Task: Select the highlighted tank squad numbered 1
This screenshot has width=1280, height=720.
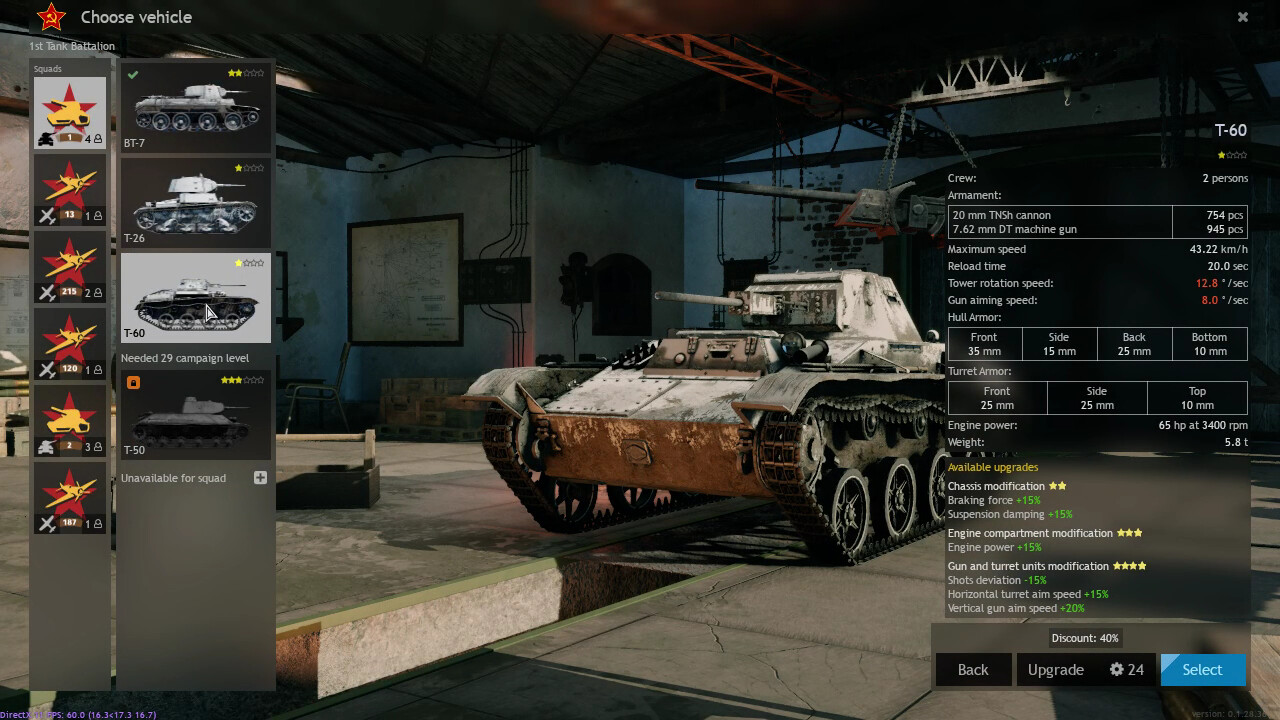Action: pyautogui.click(x=70, y=113)
